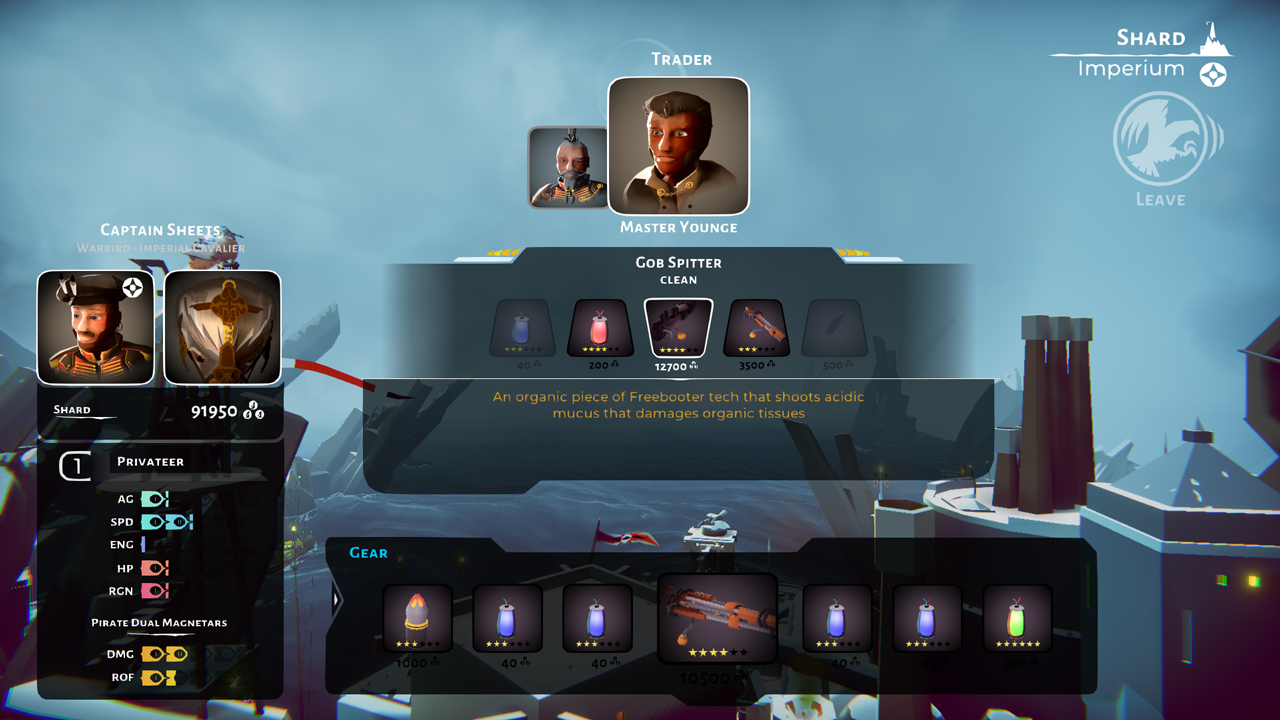
Task: Click the ship's sail emblem thumbnail
Action: pyautogui.click(x=221, y=327)
